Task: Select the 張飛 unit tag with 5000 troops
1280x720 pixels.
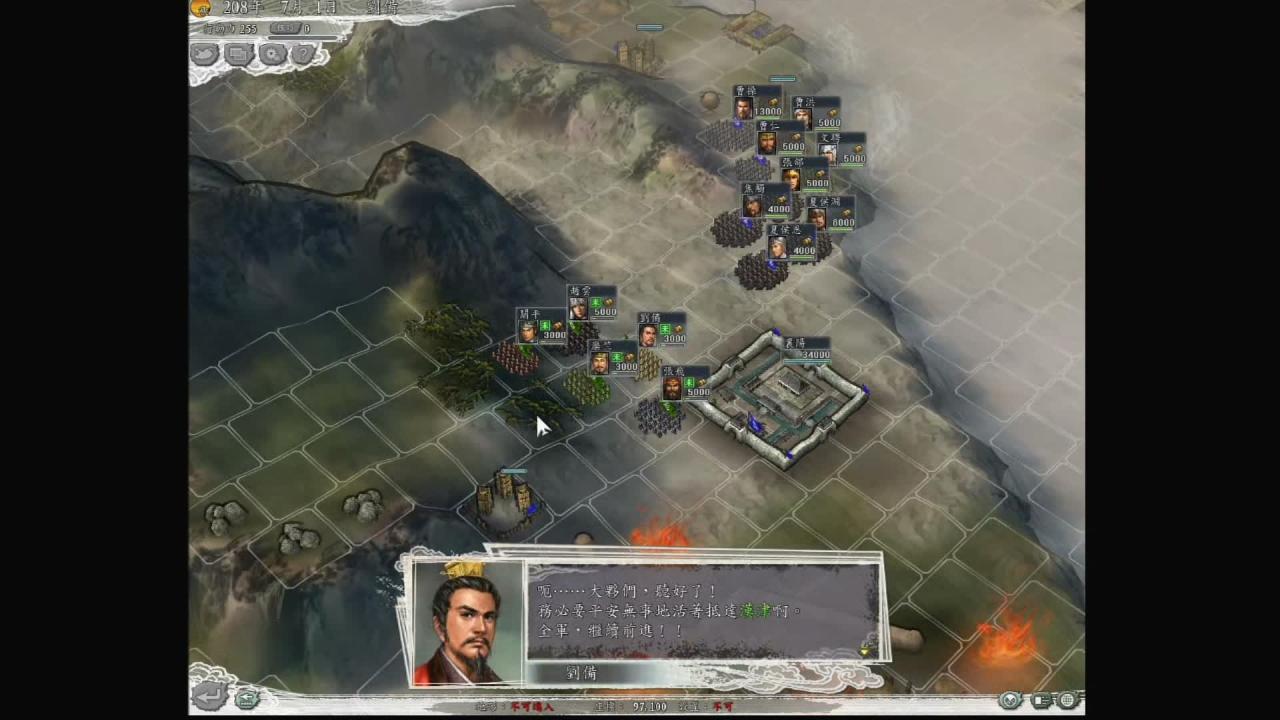Action: [685, 383]
